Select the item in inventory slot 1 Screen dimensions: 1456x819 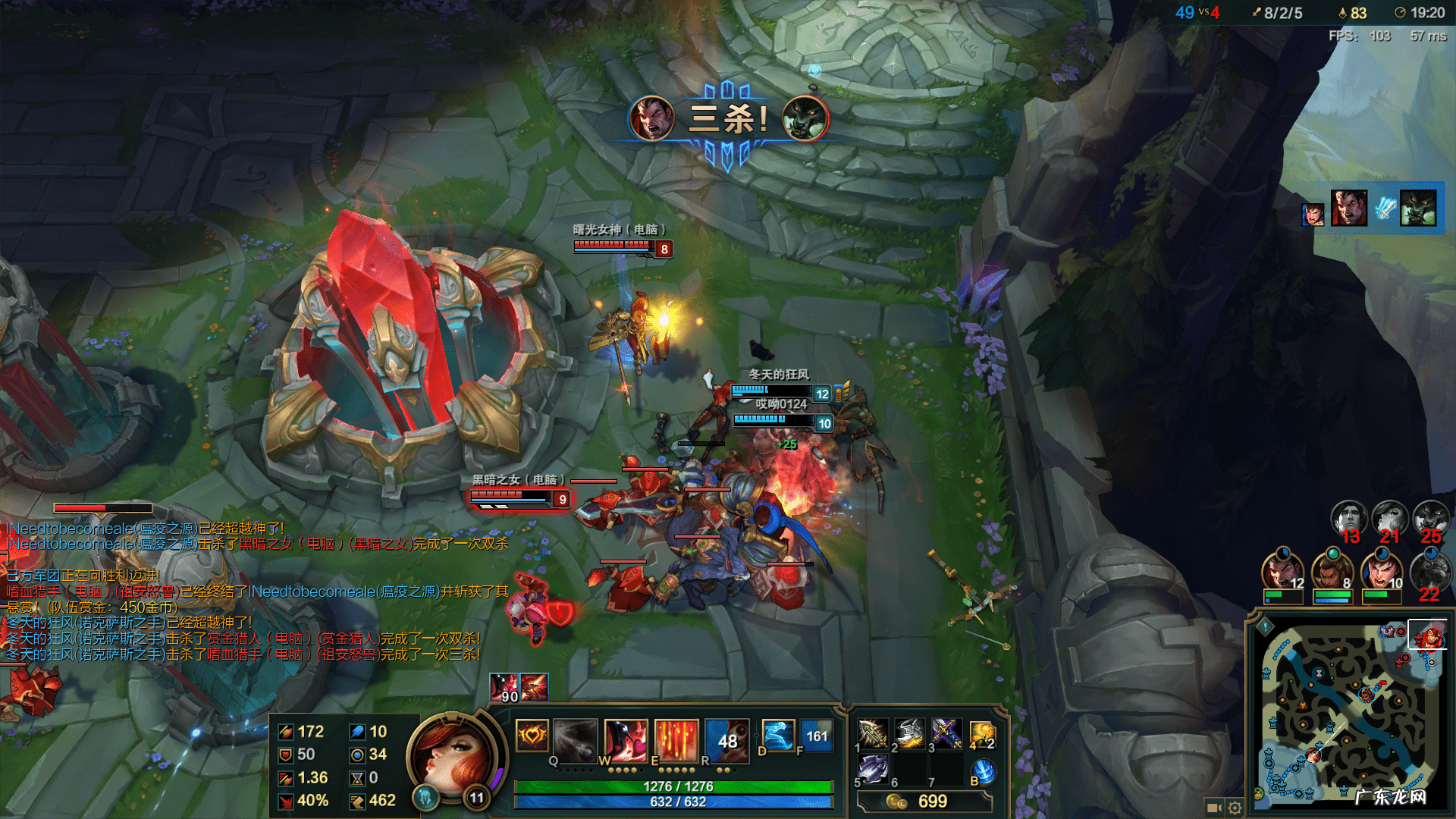point(872,733)
